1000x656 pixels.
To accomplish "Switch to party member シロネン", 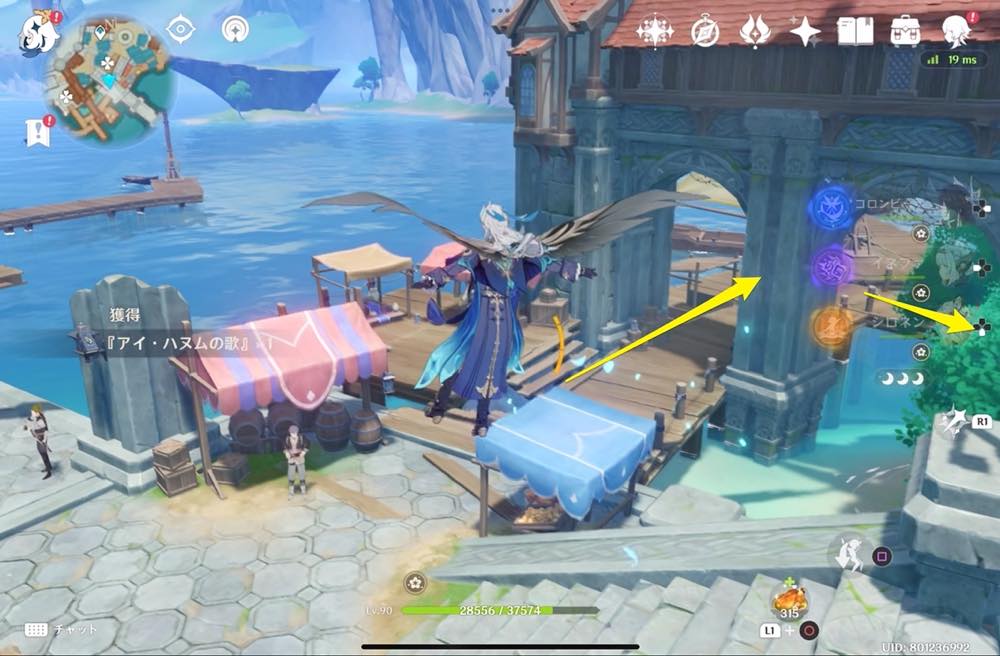I will 832,327.
